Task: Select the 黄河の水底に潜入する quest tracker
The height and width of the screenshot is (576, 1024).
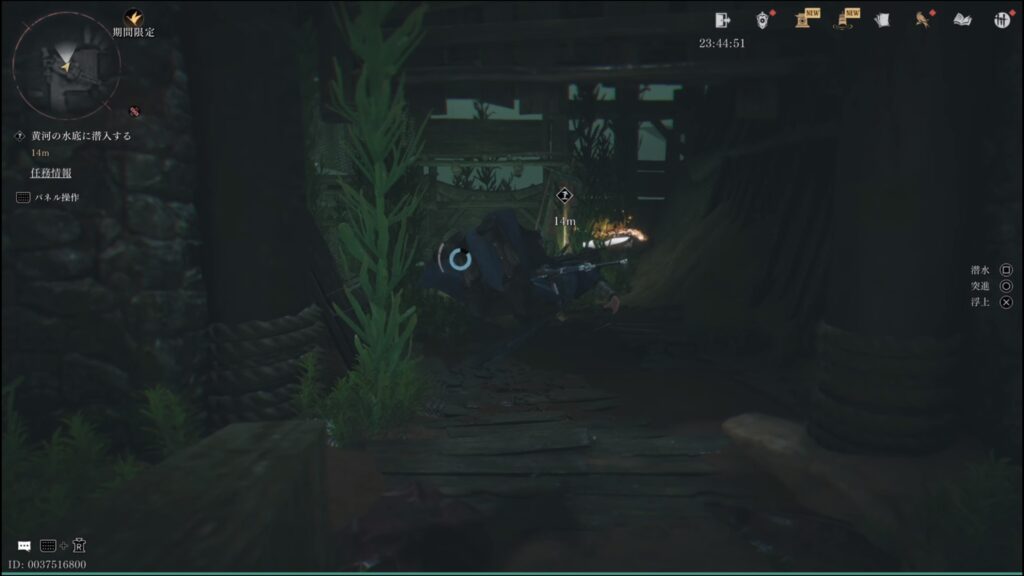Action: point(80,136)
